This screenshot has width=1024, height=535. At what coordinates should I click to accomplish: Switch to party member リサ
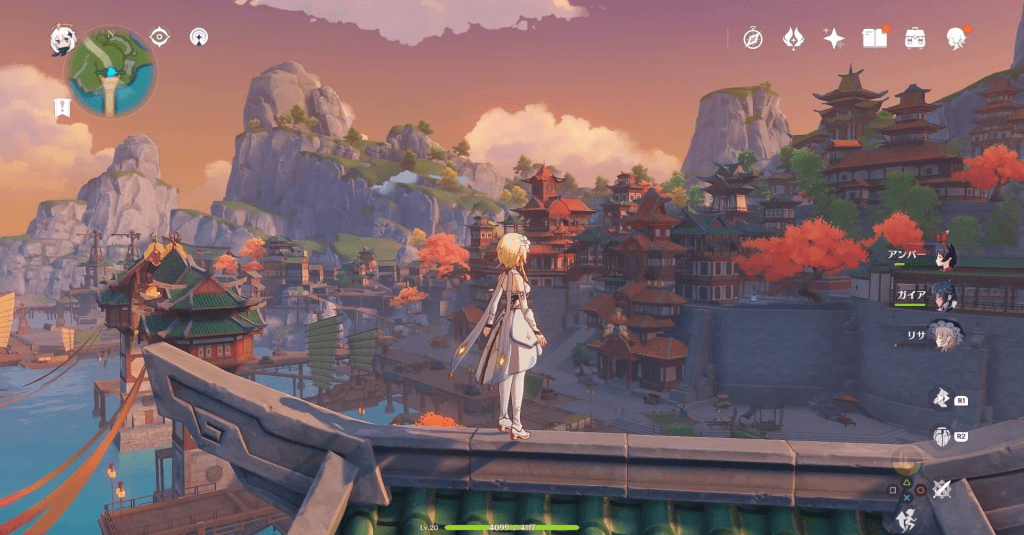pos(943,333)
